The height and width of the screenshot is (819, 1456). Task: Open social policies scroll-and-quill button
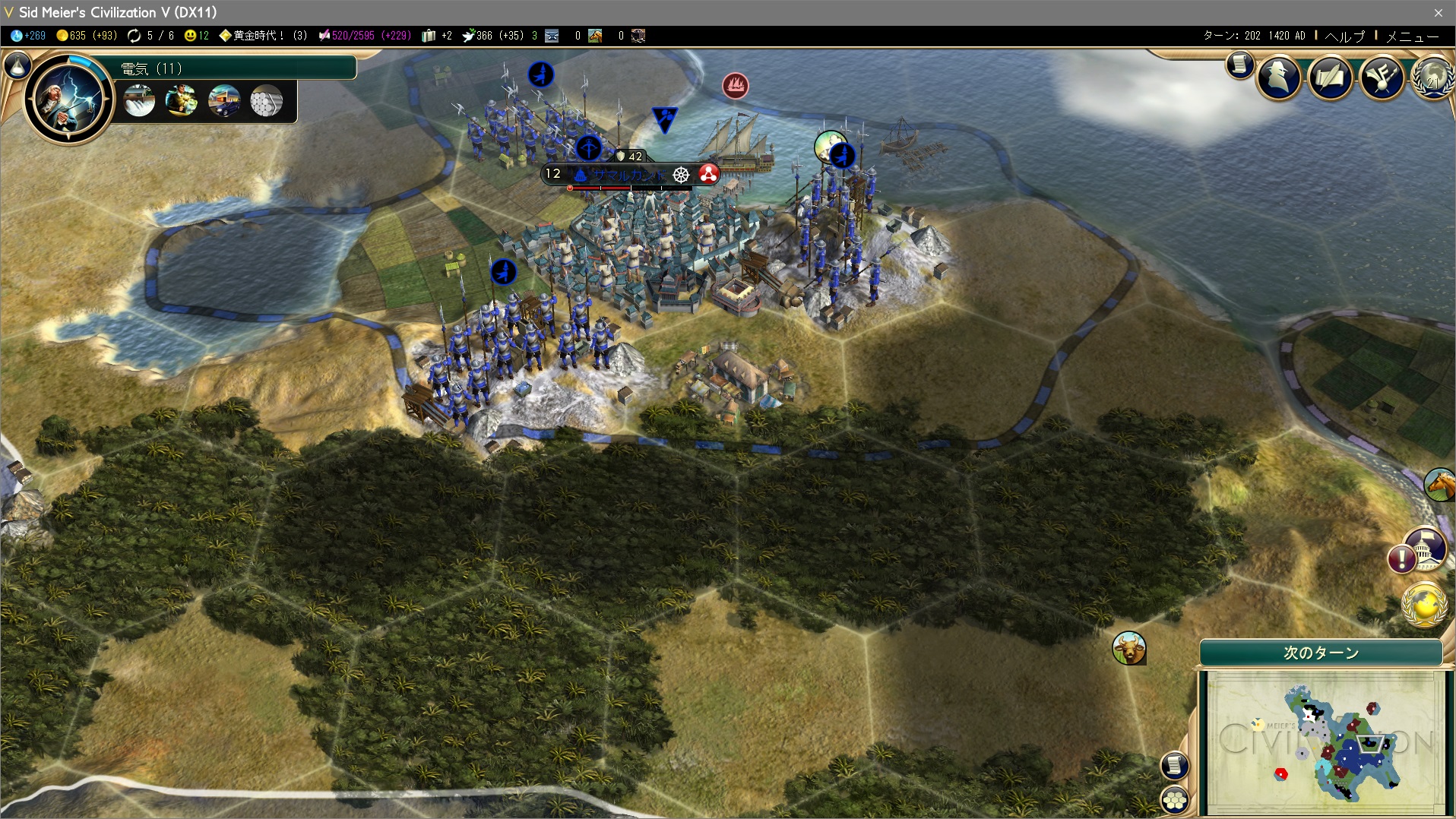coord(1330,77)
